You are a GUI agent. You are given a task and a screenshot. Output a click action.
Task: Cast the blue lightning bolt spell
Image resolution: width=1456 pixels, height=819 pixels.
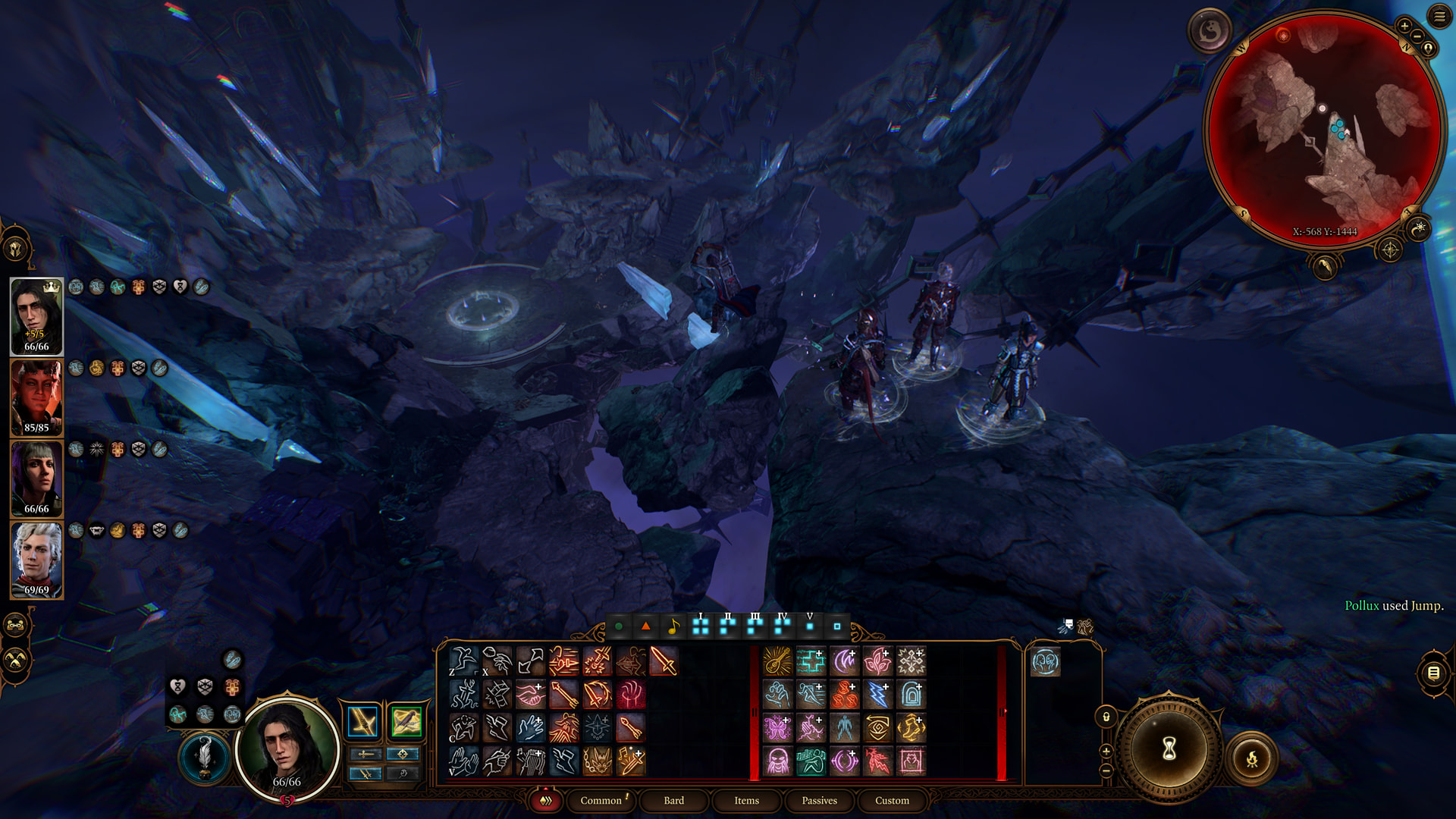[877, 695]
